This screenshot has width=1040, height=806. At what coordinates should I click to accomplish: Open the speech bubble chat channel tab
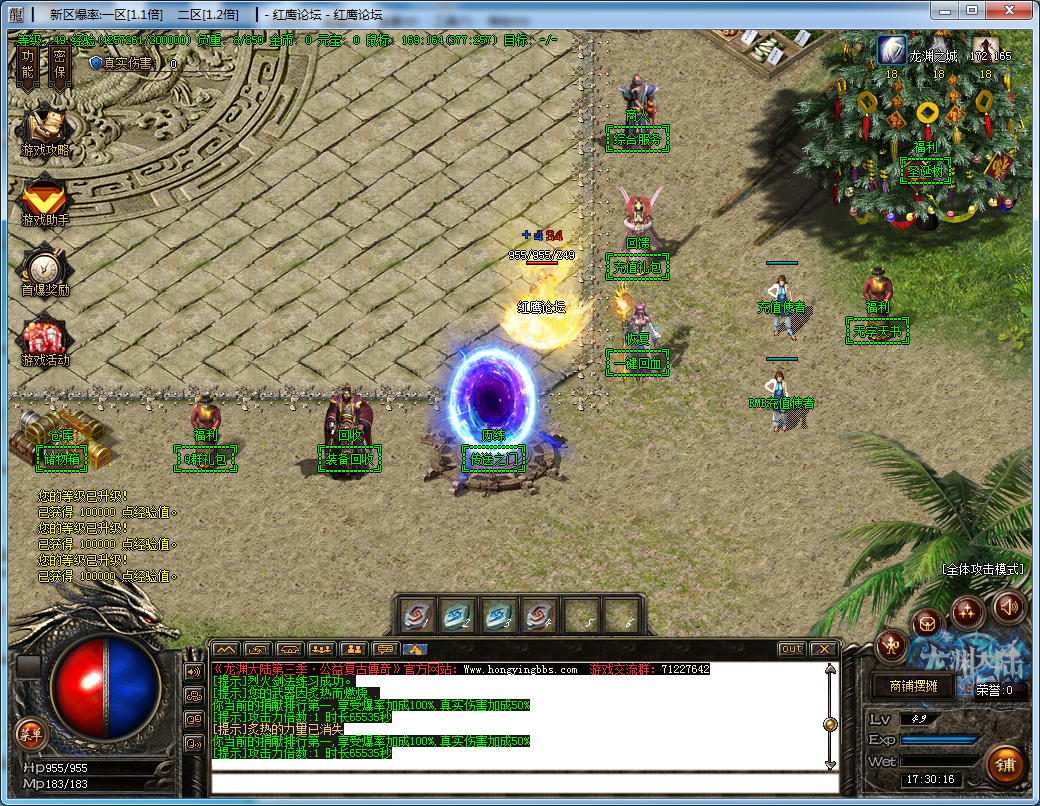384,649
